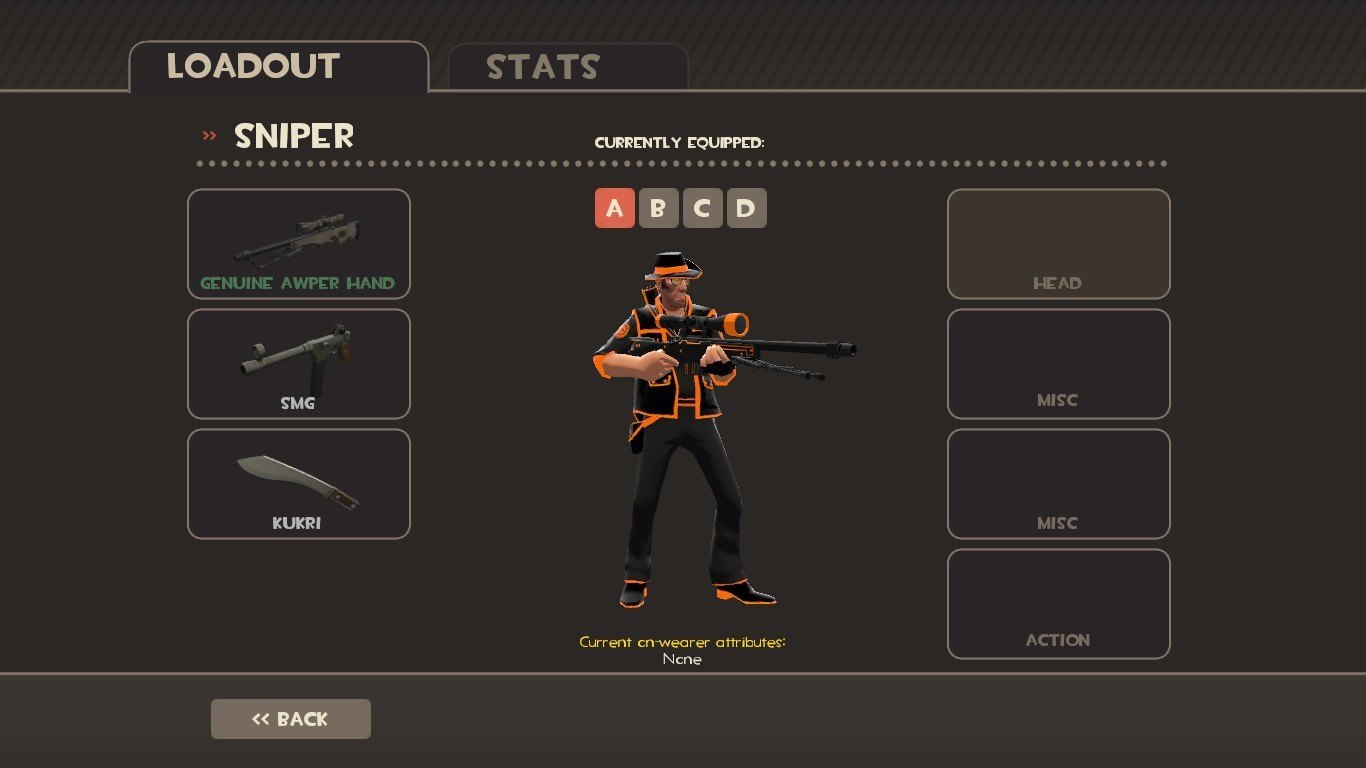
Task: Open the empty Head cosmetic slot
Action: tap(1058, 244)
